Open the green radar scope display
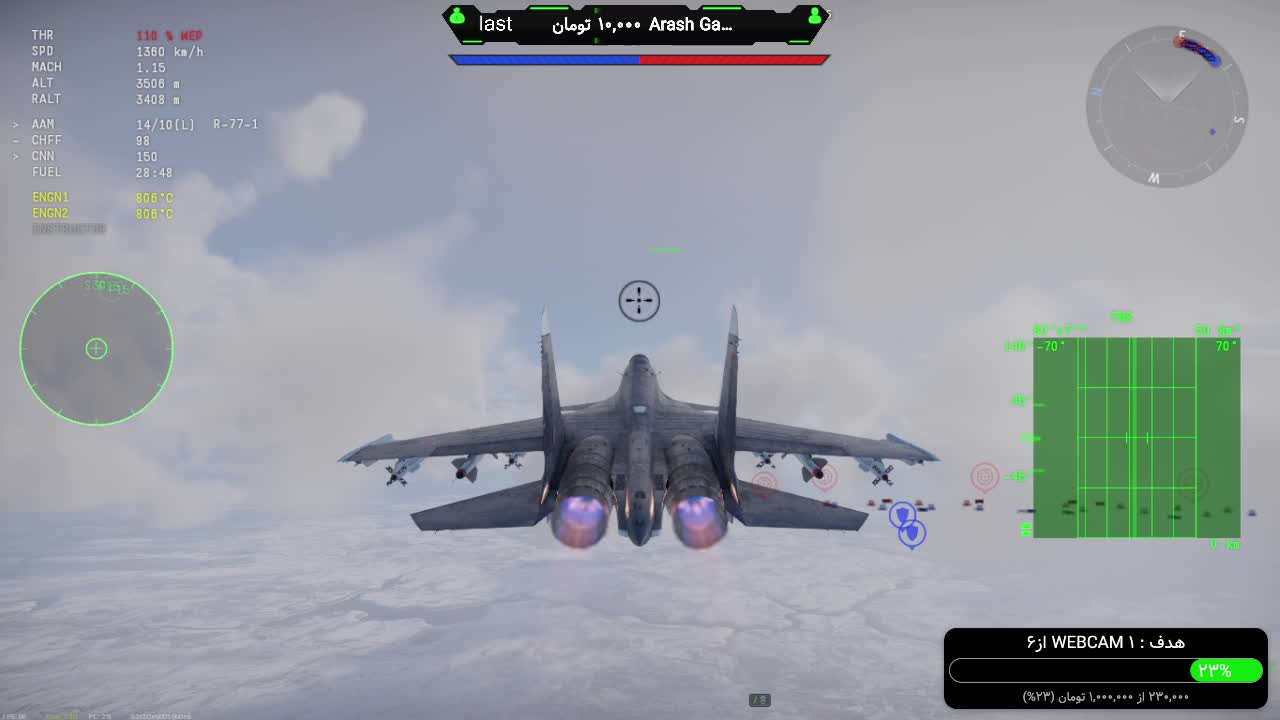 click(1136, 437)
